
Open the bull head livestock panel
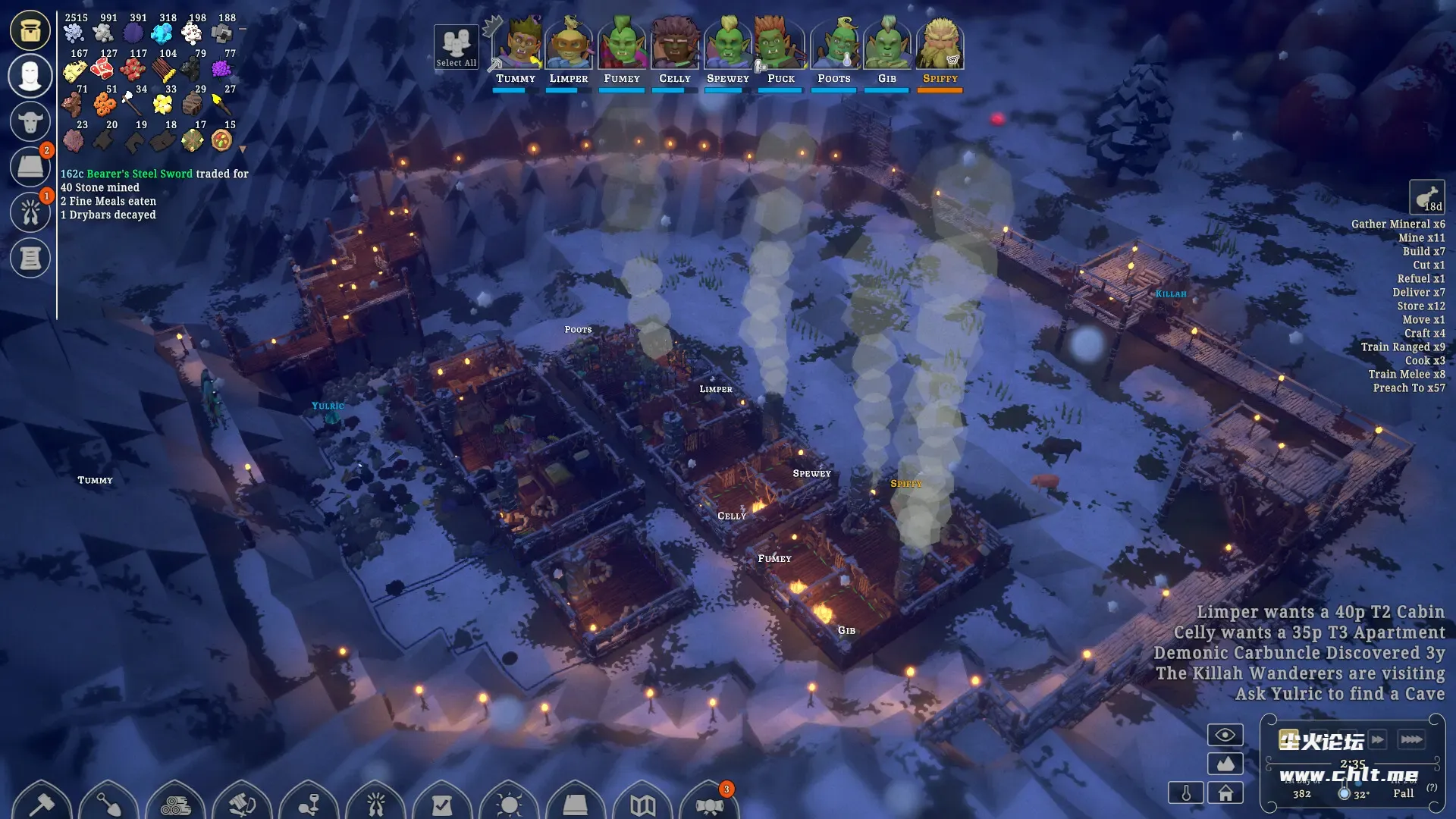point(30,121)
